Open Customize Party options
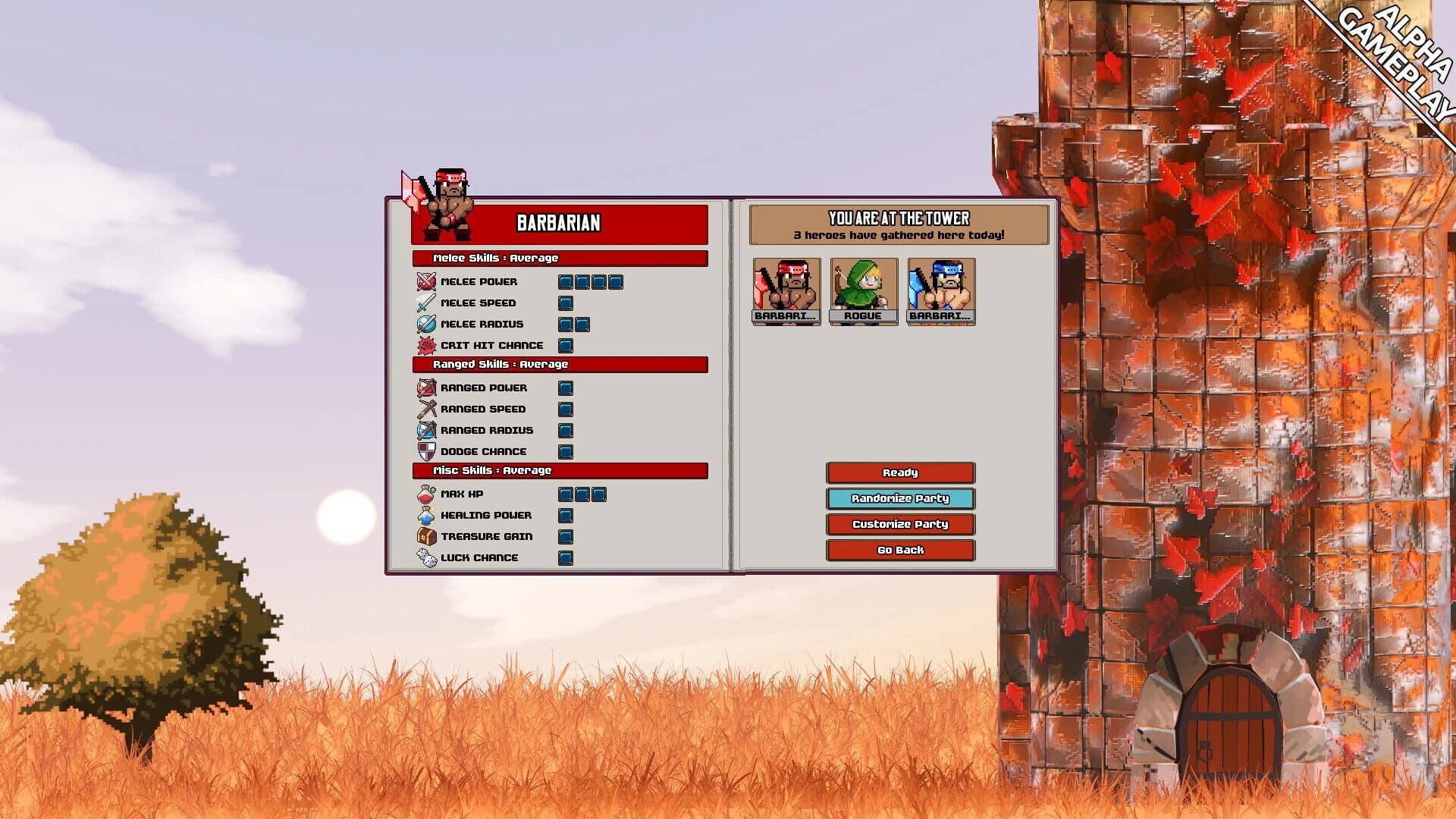 [899, 524]
